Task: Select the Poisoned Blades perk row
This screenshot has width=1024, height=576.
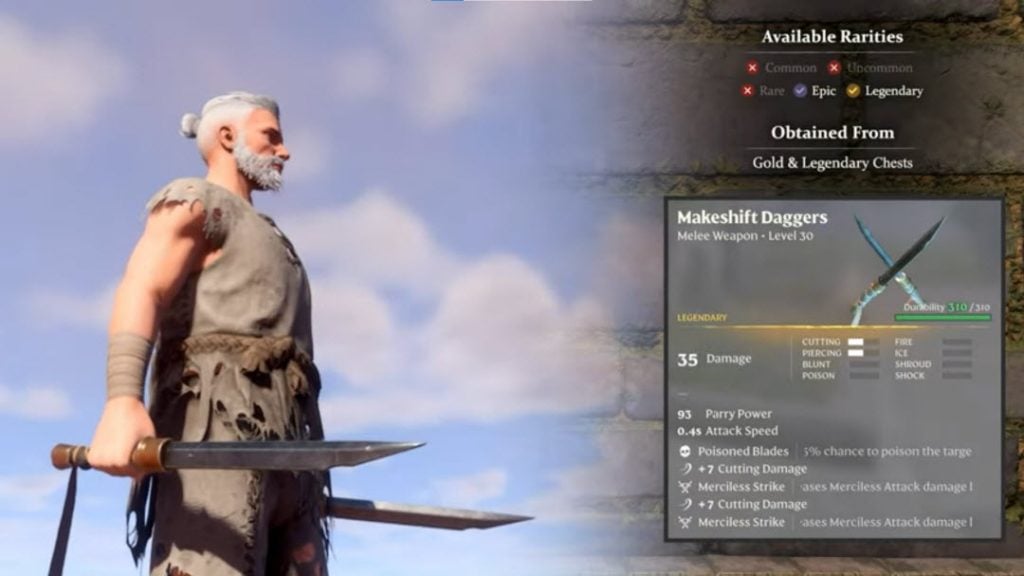Action: click(824, 451)
